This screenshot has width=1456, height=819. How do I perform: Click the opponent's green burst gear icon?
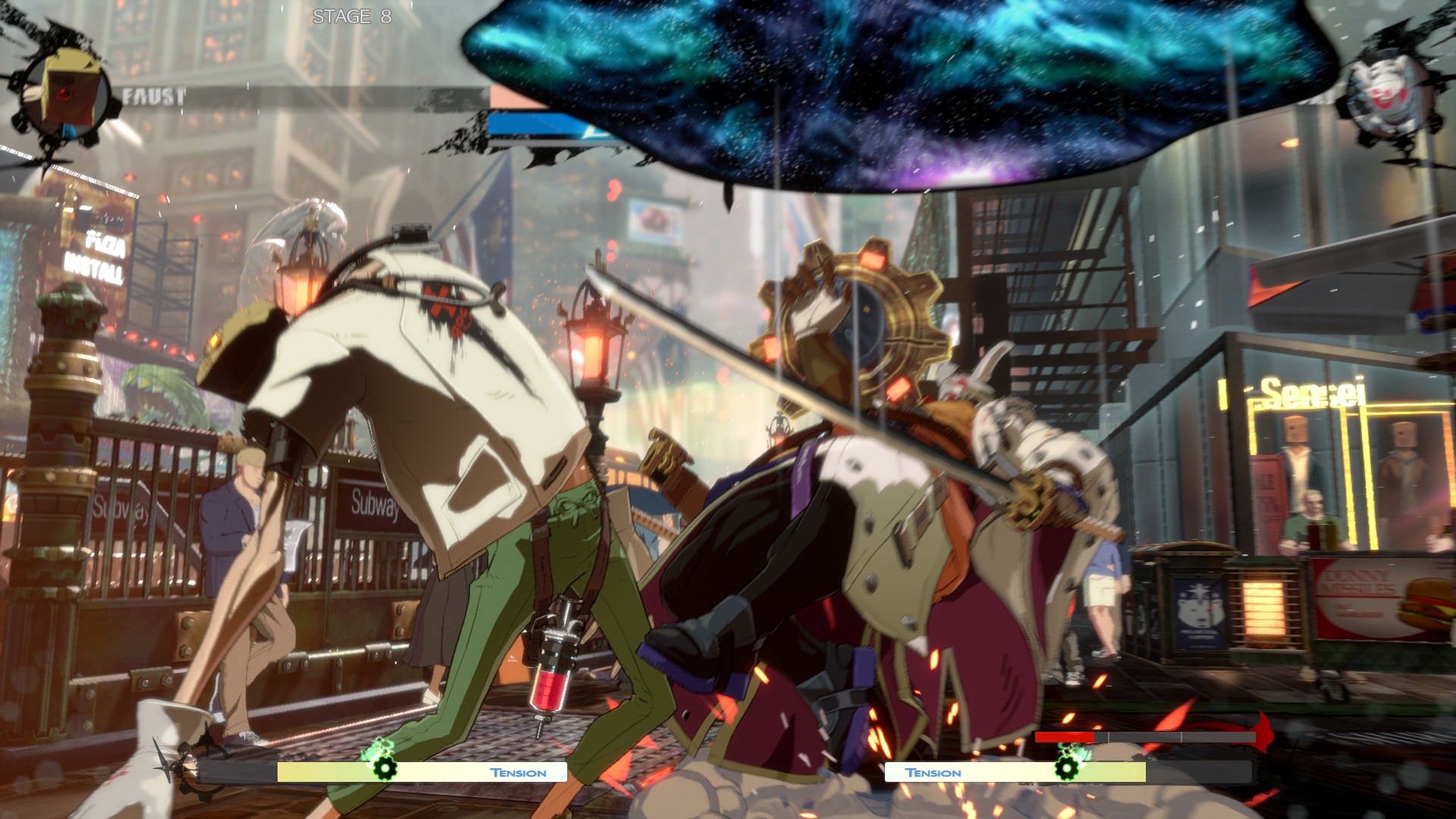1066,767
